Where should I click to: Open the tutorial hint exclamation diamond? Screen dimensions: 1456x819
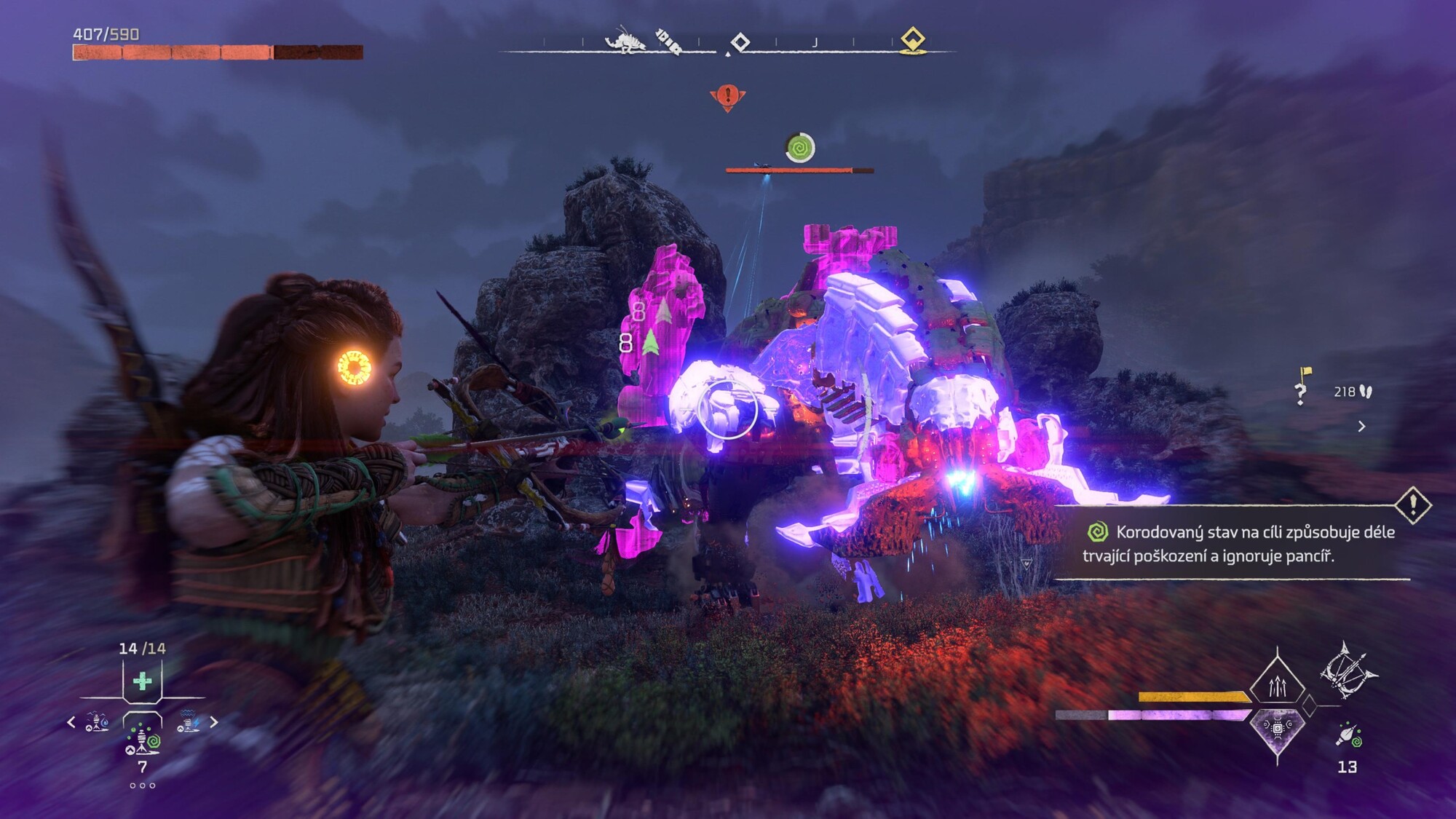pyautogui.click(x=1413, y=504)
